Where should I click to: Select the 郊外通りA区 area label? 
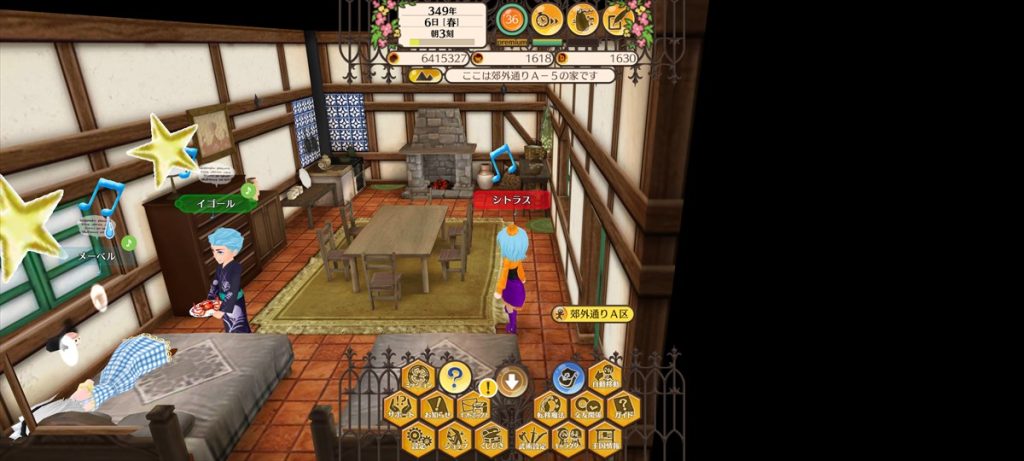pos(594,314)
